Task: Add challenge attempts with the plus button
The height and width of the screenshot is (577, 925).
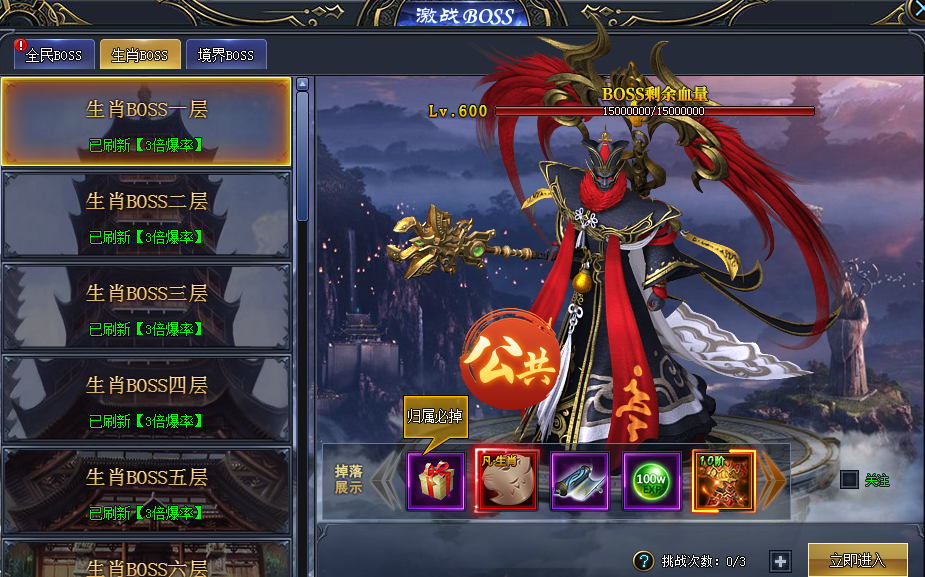Action: (780, 561)
